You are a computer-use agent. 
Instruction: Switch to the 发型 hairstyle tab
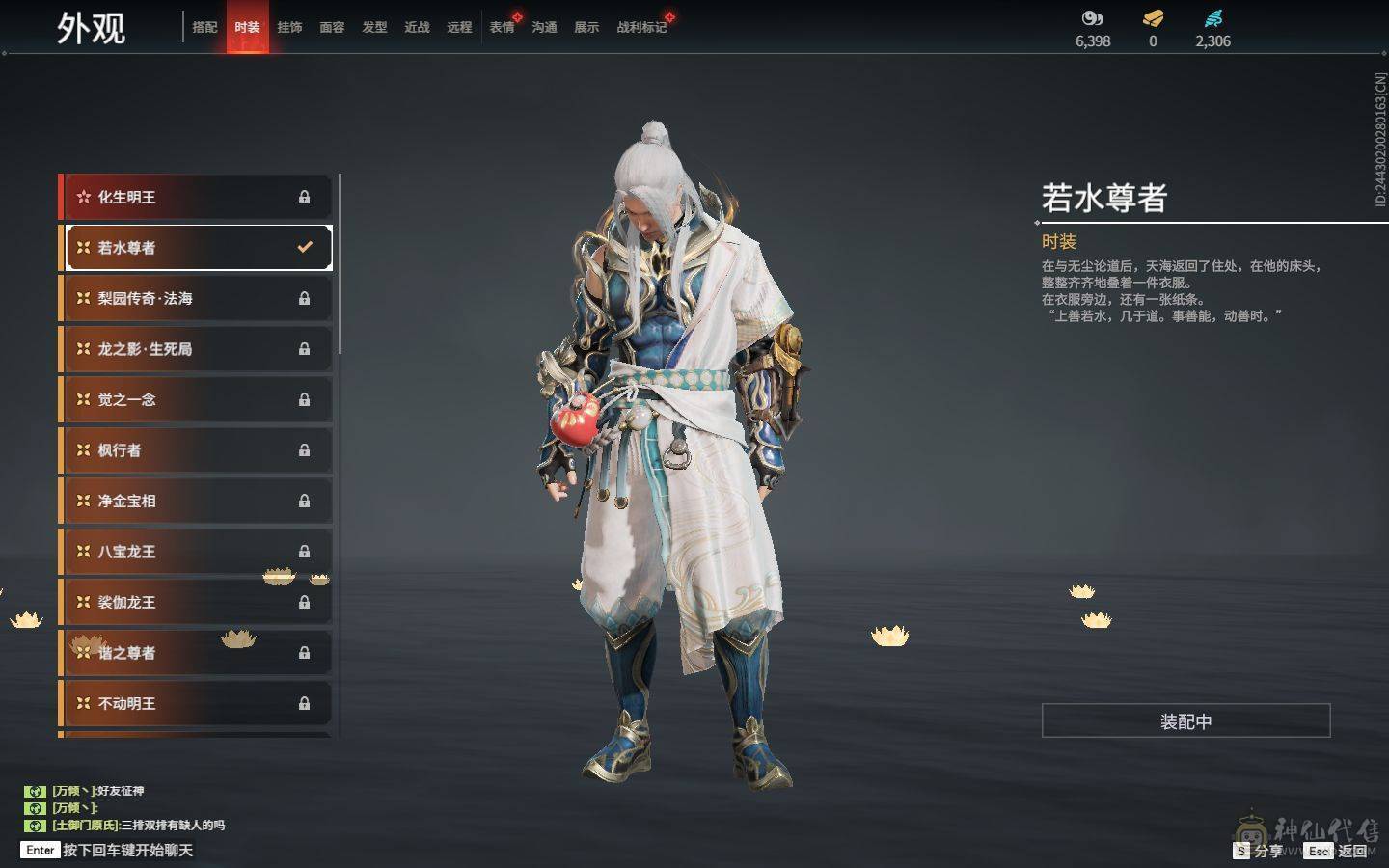pyautogui.click(x=374, y=27)
